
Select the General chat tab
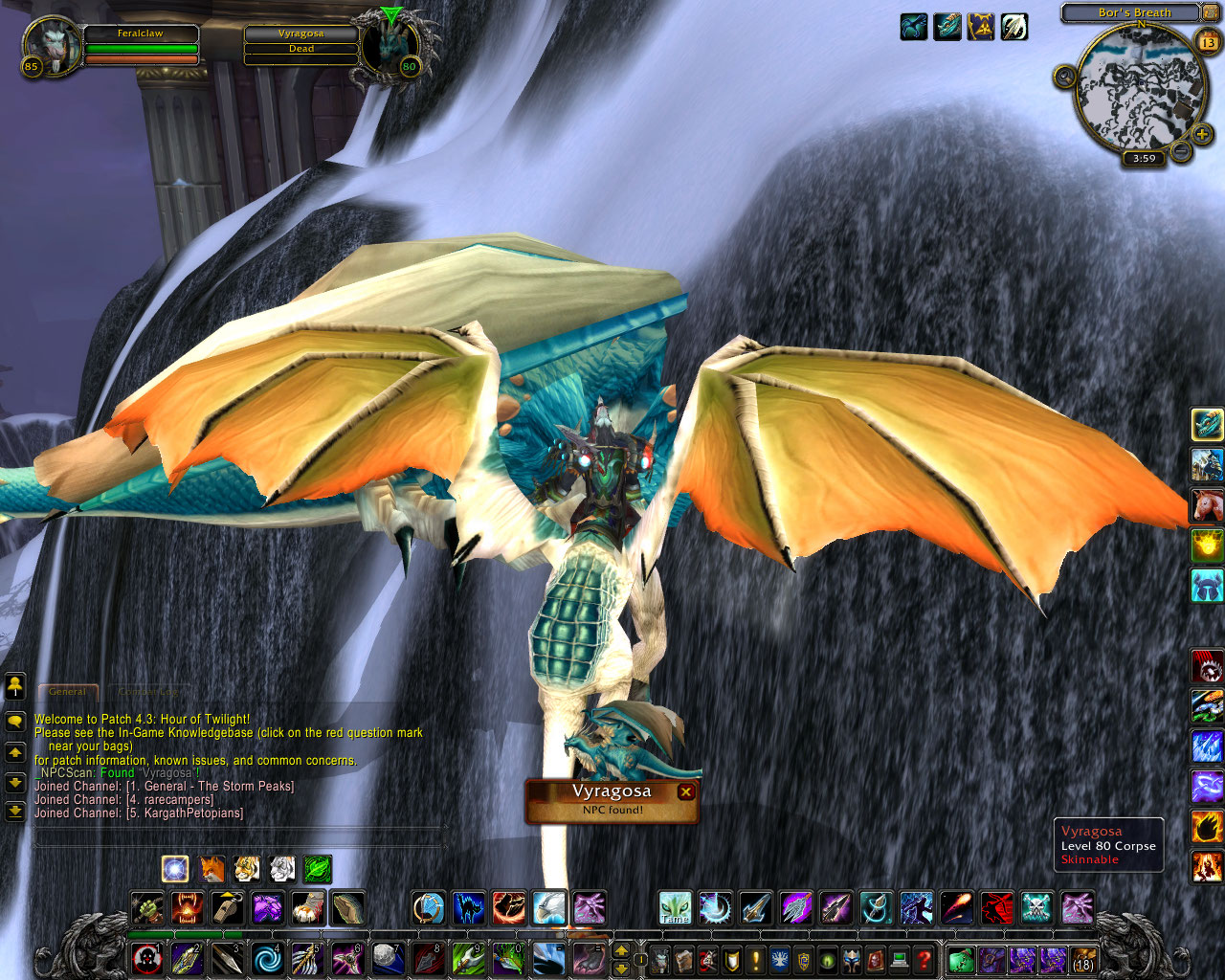click(68, 691)
